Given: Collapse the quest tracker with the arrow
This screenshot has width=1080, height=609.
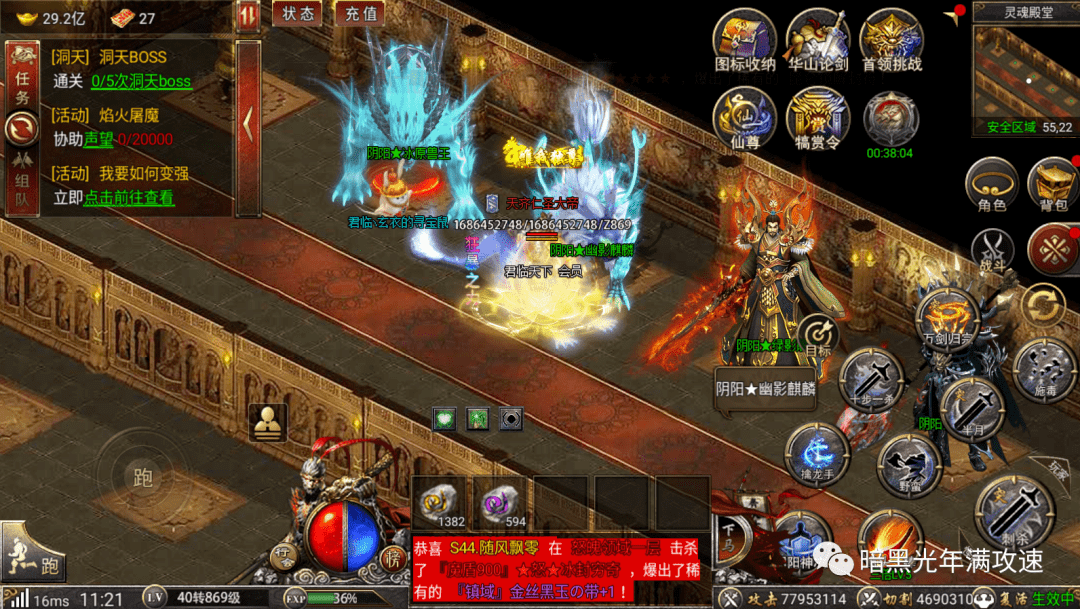Looking at the screenshot, I should point(247,122).
